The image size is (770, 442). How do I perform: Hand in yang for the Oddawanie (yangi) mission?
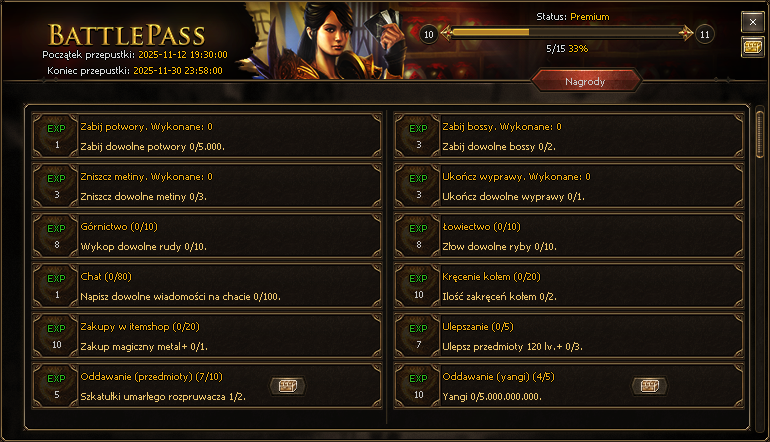(x=649, y=386)
